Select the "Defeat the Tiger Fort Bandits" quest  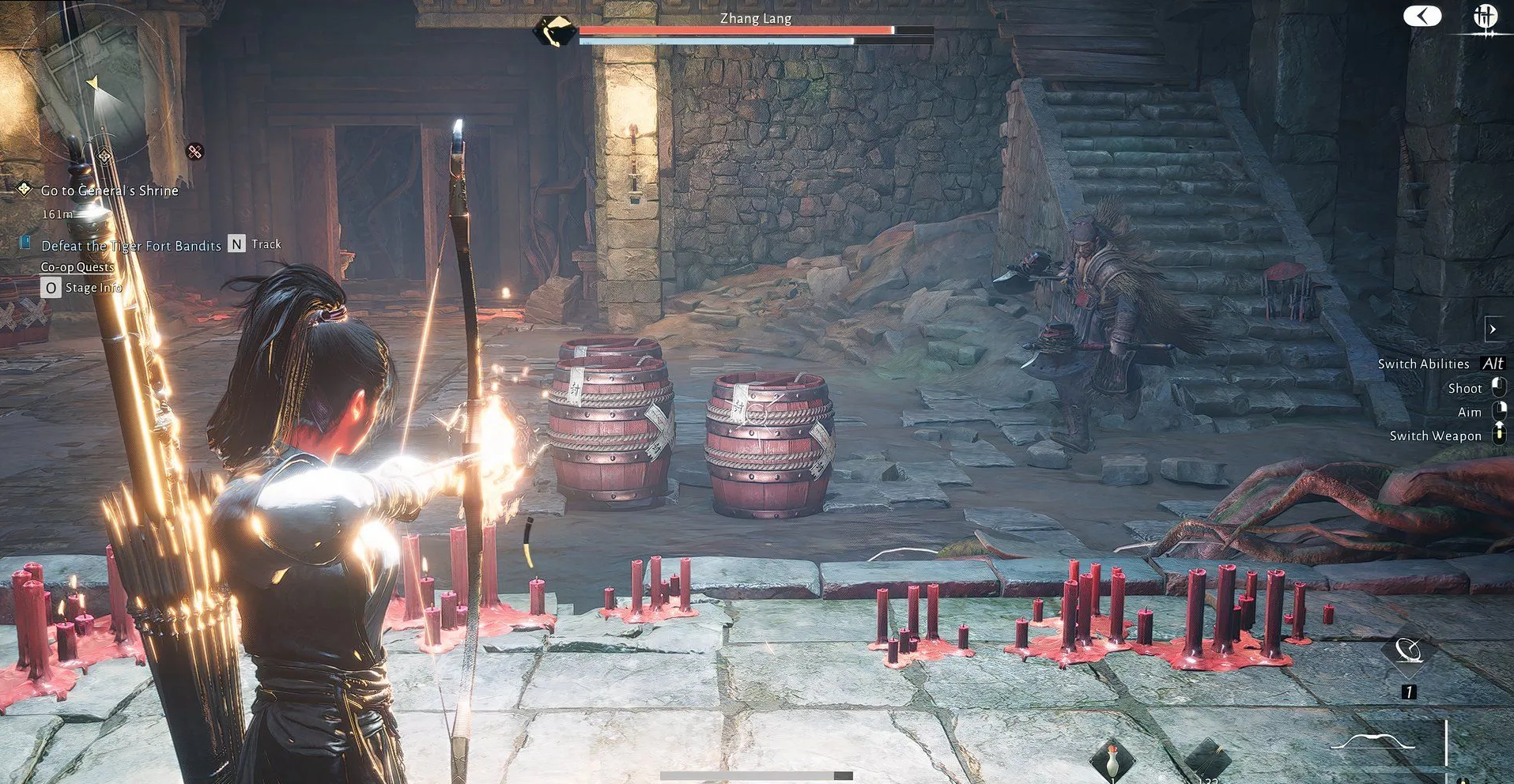click(x=130, y=246)
